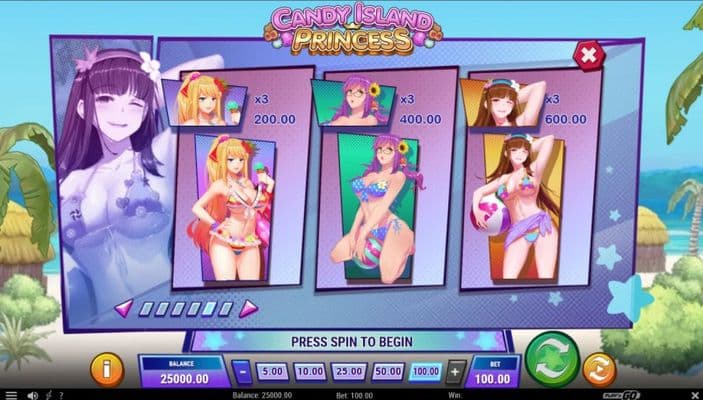Choose the 50.00 bet amount
This screenshot has width=703, height=400.
[x=387, y=372]
